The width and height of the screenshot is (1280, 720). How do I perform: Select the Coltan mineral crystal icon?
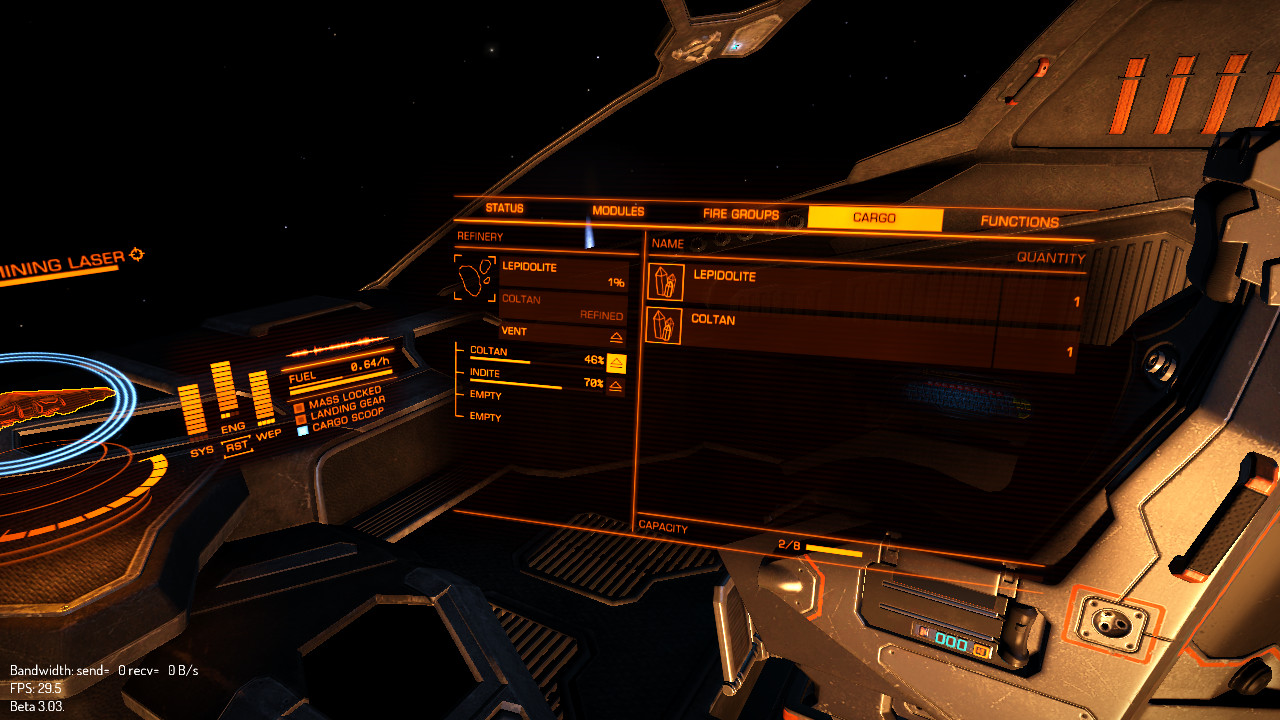[666, 326]
